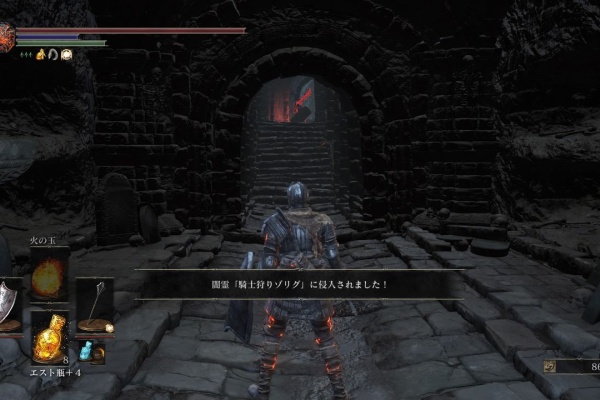Click the souls counter icon
This screenshot has height=400, width=600.
(x=550, y=367)
